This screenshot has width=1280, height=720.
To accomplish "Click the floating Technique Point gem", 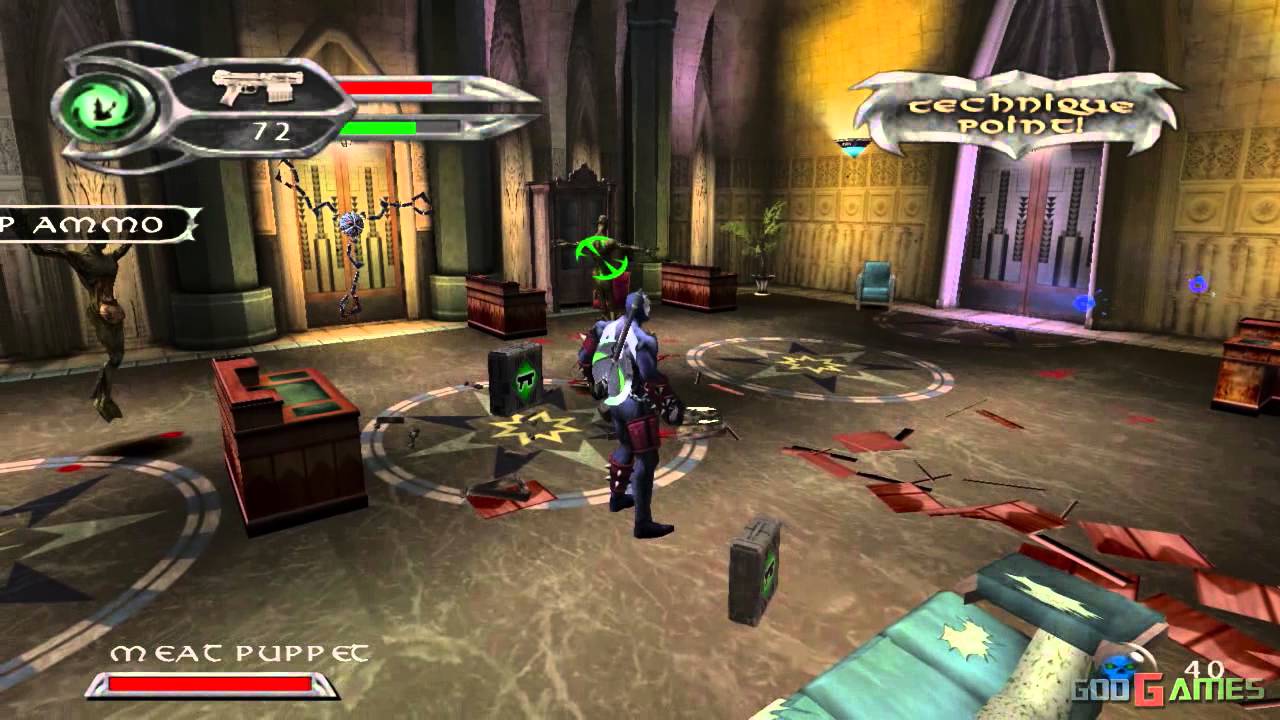I will [x=853, y=148].
